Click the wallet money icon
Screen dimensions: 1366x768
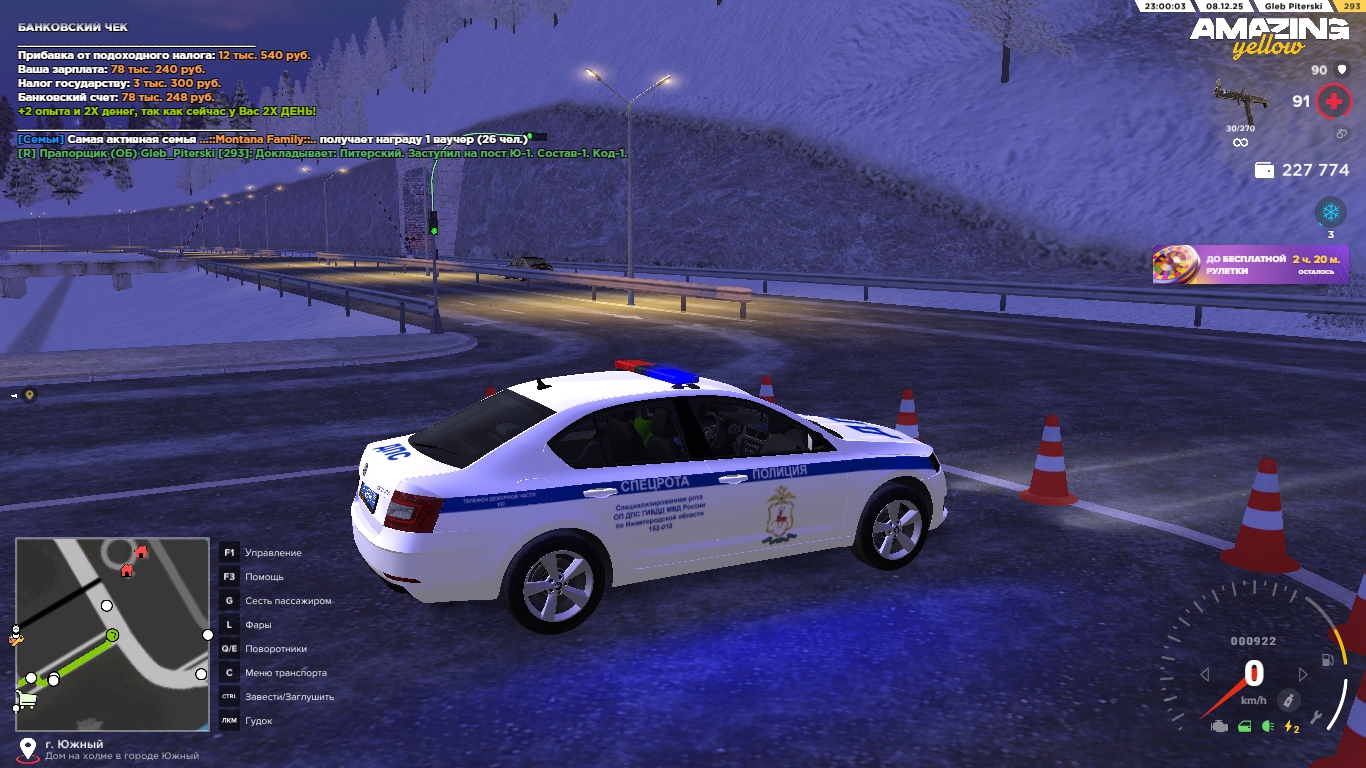[x=1264, y=171]
